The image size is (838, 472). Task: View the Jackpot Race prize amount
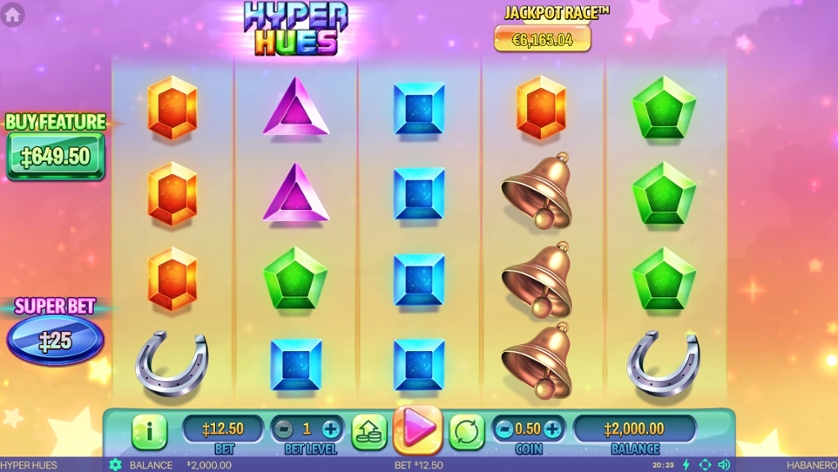542,39
